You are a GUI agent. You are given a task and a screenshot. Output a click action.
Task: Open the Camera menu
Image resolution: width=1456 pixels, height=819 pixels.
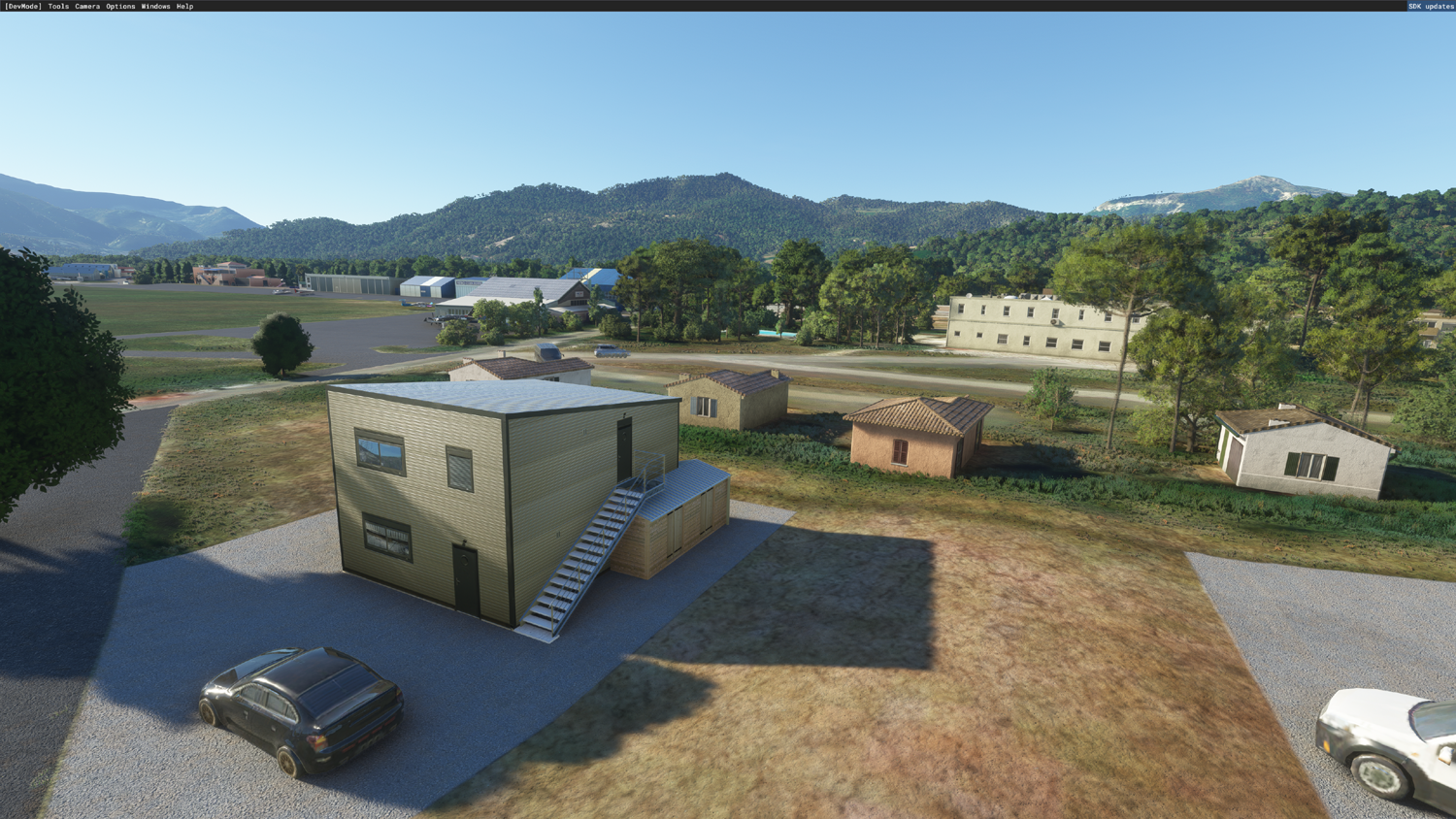pos(87,6)
